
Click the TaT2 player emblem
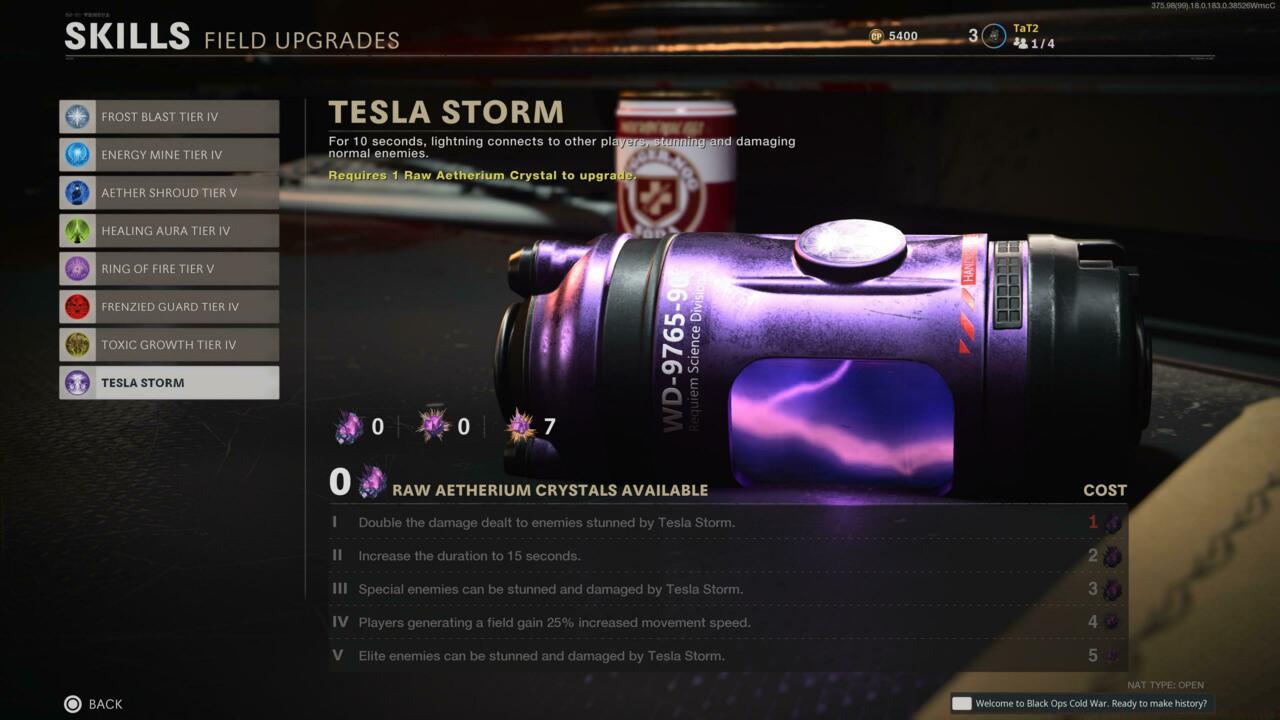tap(993, 36)
